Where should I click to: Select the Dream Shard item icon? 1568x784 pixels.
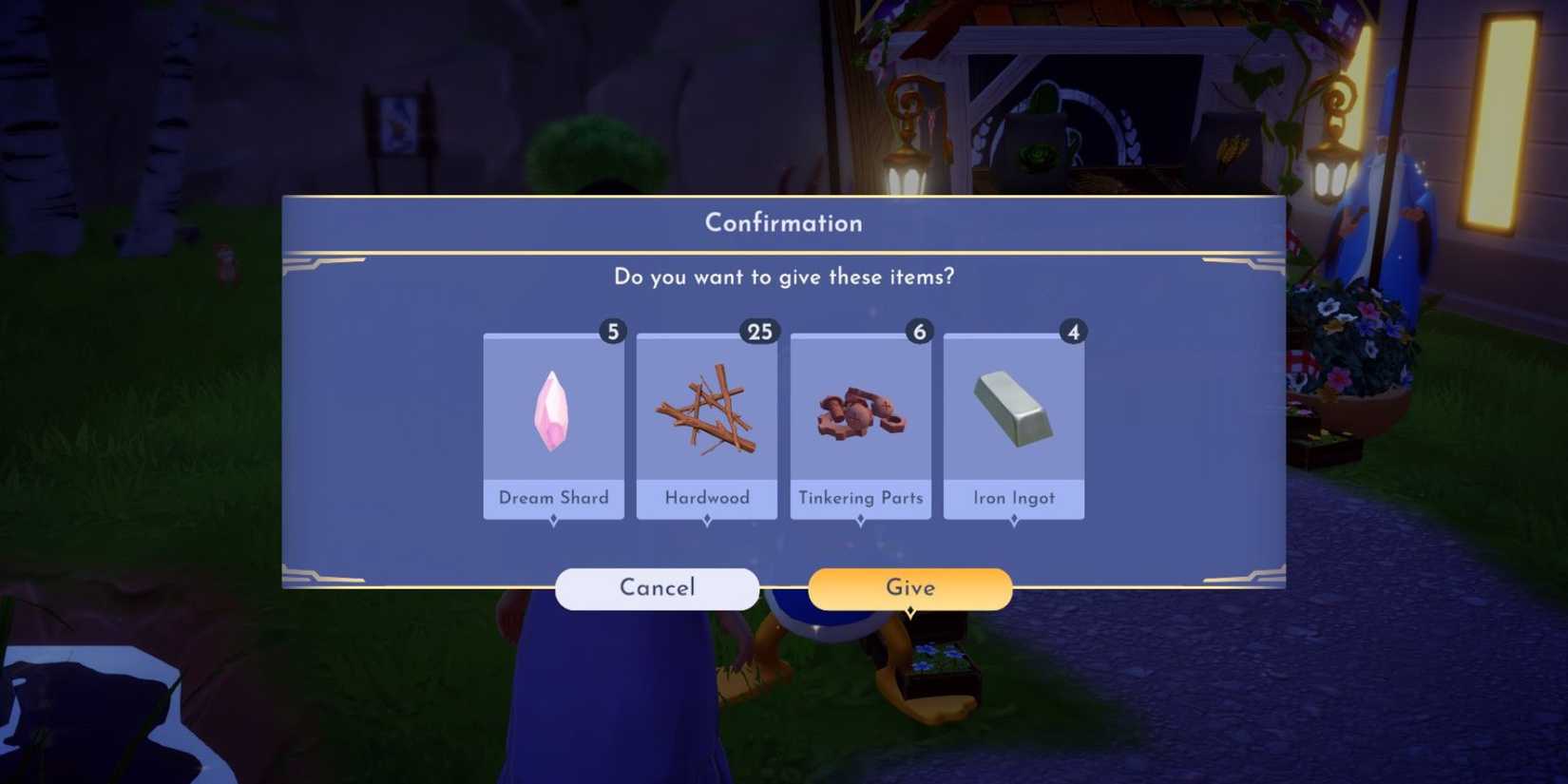tap(554, 409)
